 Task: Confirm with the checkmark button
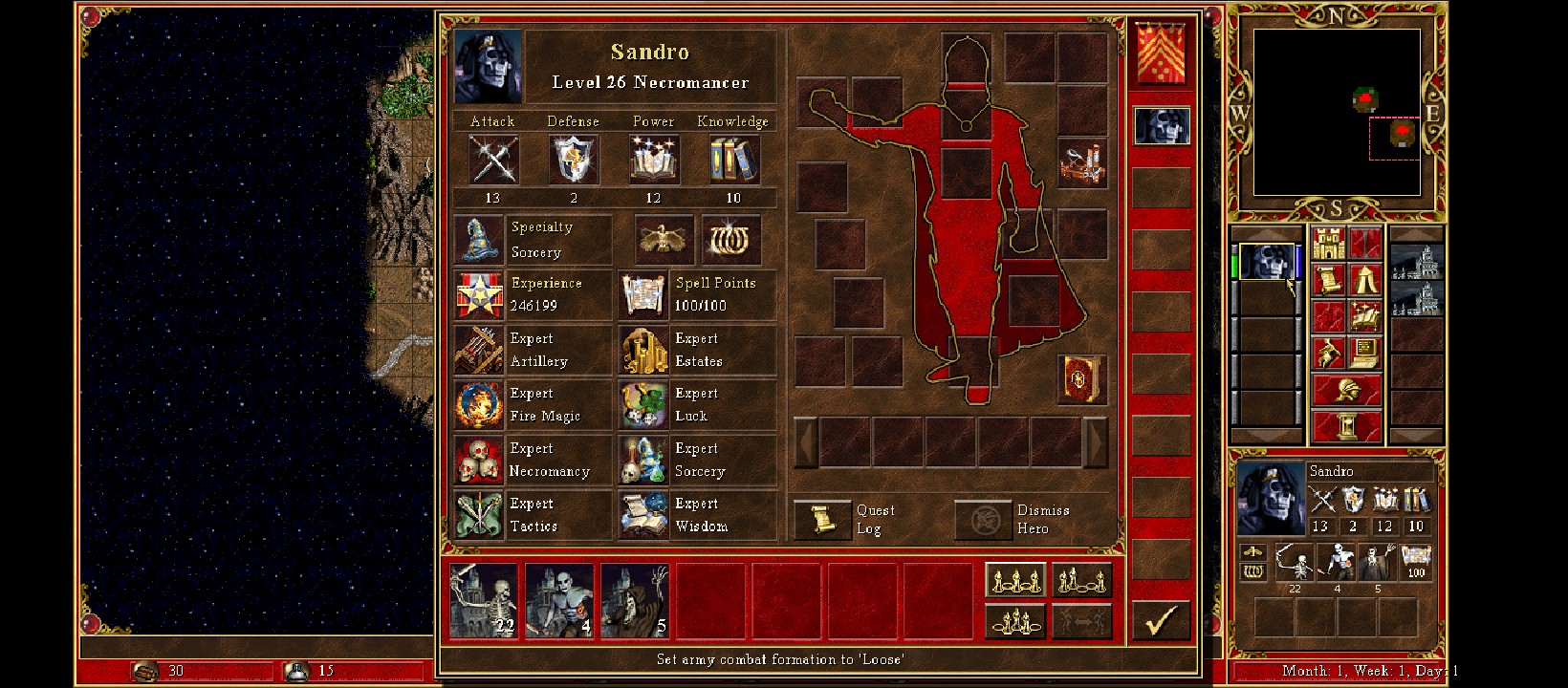tap(1161, 621)
